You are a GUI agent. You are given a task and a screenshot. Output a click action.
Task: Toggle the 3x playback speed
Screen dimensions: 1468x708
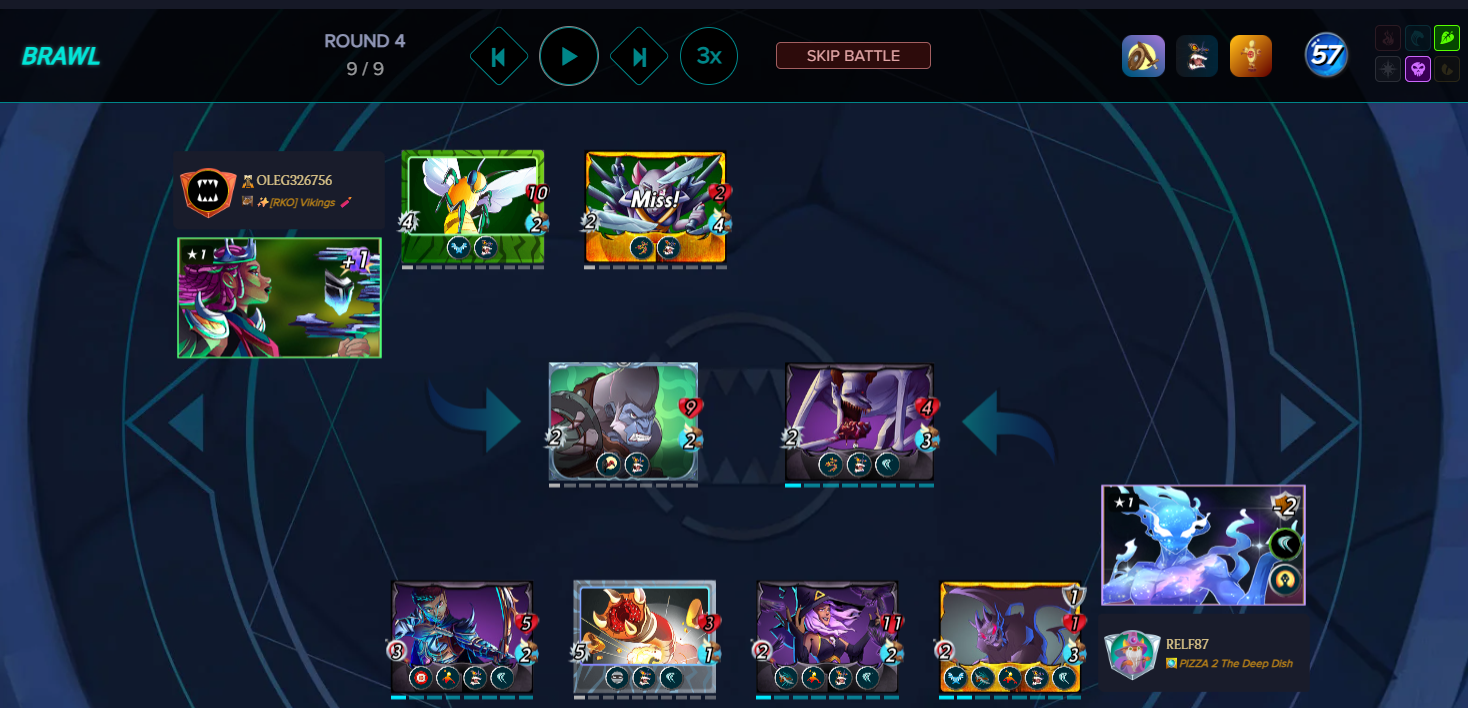(x=708, y=56)
